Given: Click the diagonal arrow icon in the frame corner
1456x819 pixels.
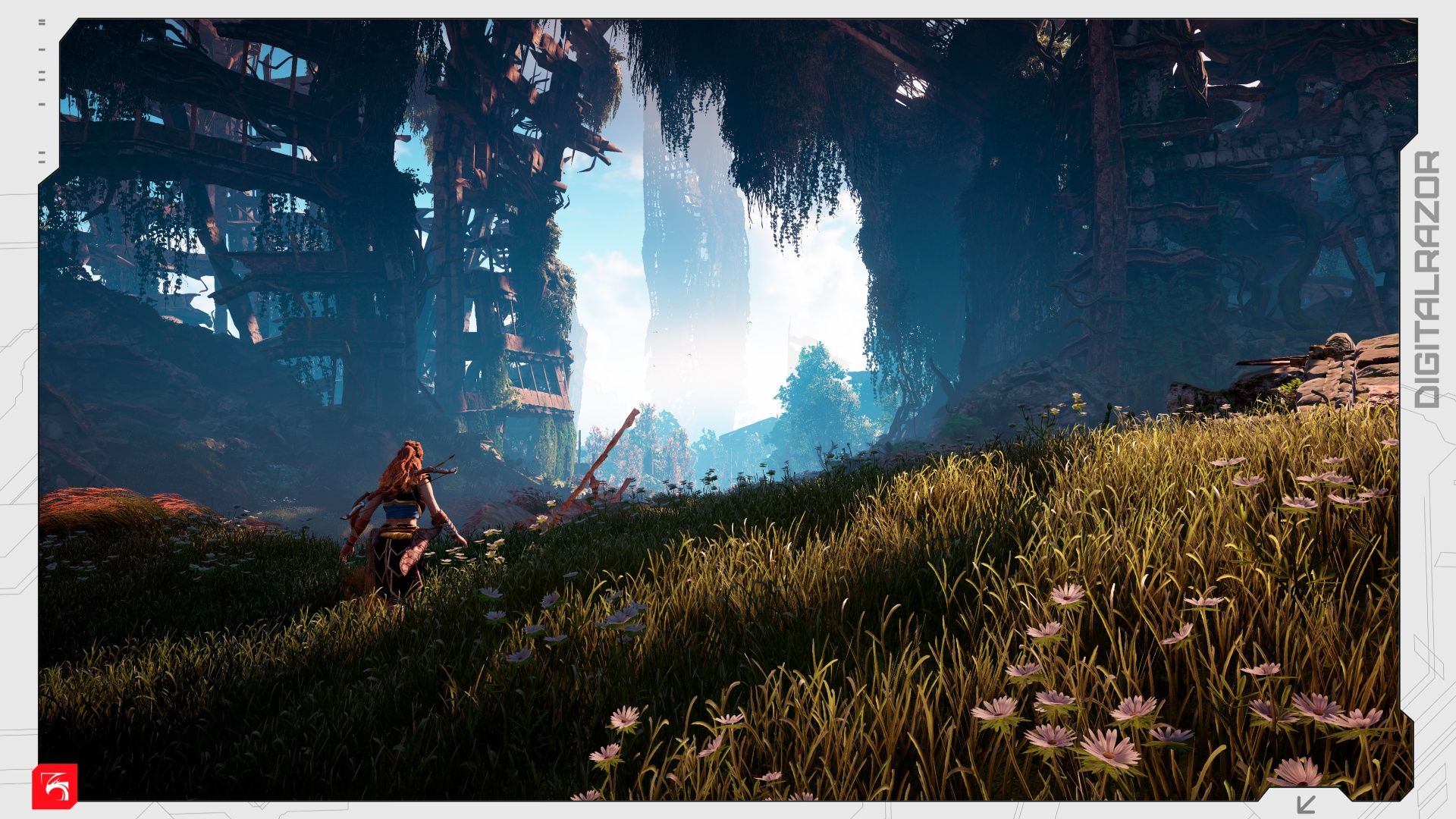Looking at the screenshot, I should coord(1306,804).
